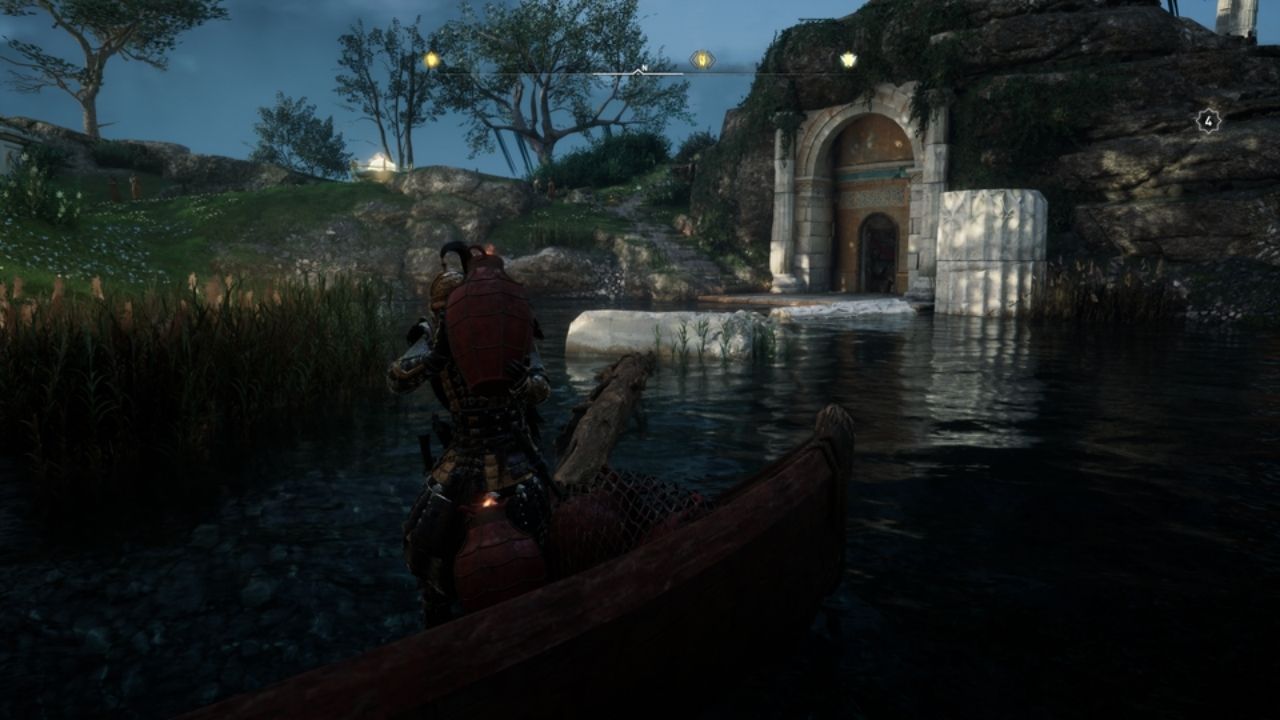The image size is (1280, 720).
Task: Expand the skill notification at top right
Action: point(1208,120)
